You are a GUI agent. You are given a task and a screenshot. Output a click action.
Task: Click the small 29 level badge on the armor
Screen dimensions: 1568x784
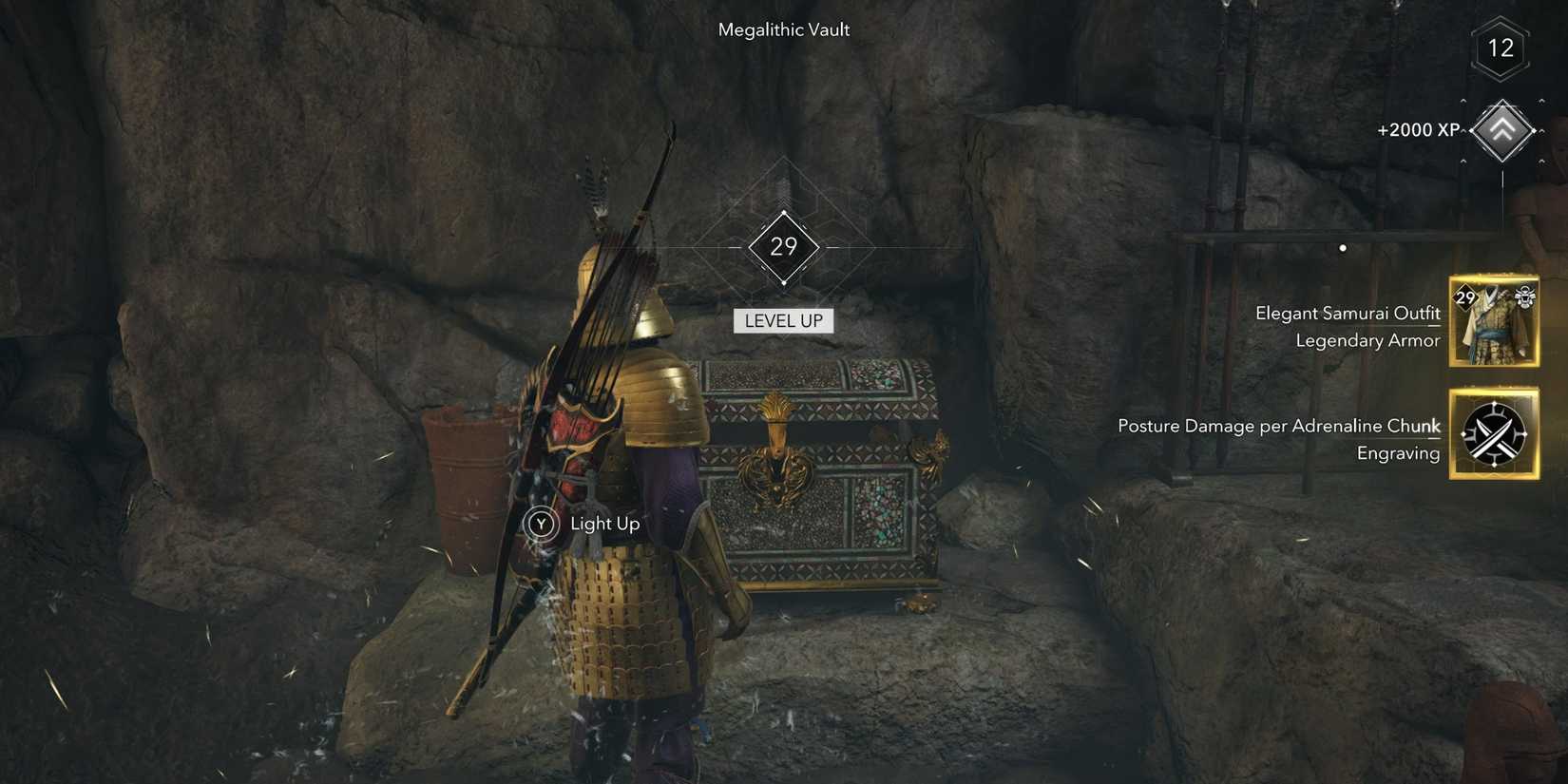[x=1466, y=296]
